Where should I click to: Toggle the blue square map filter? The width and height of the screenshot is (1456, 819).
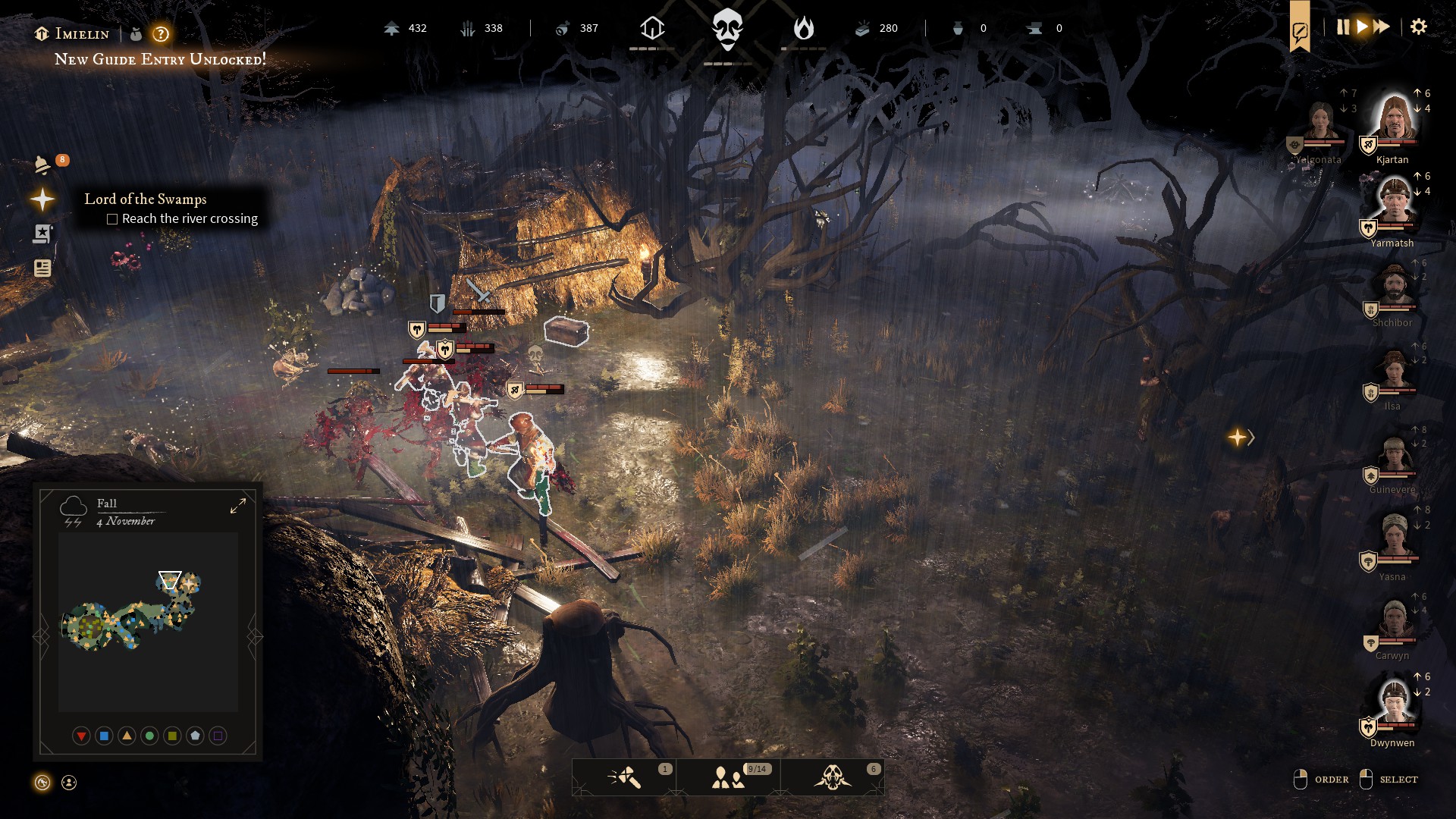click(104, 736)
